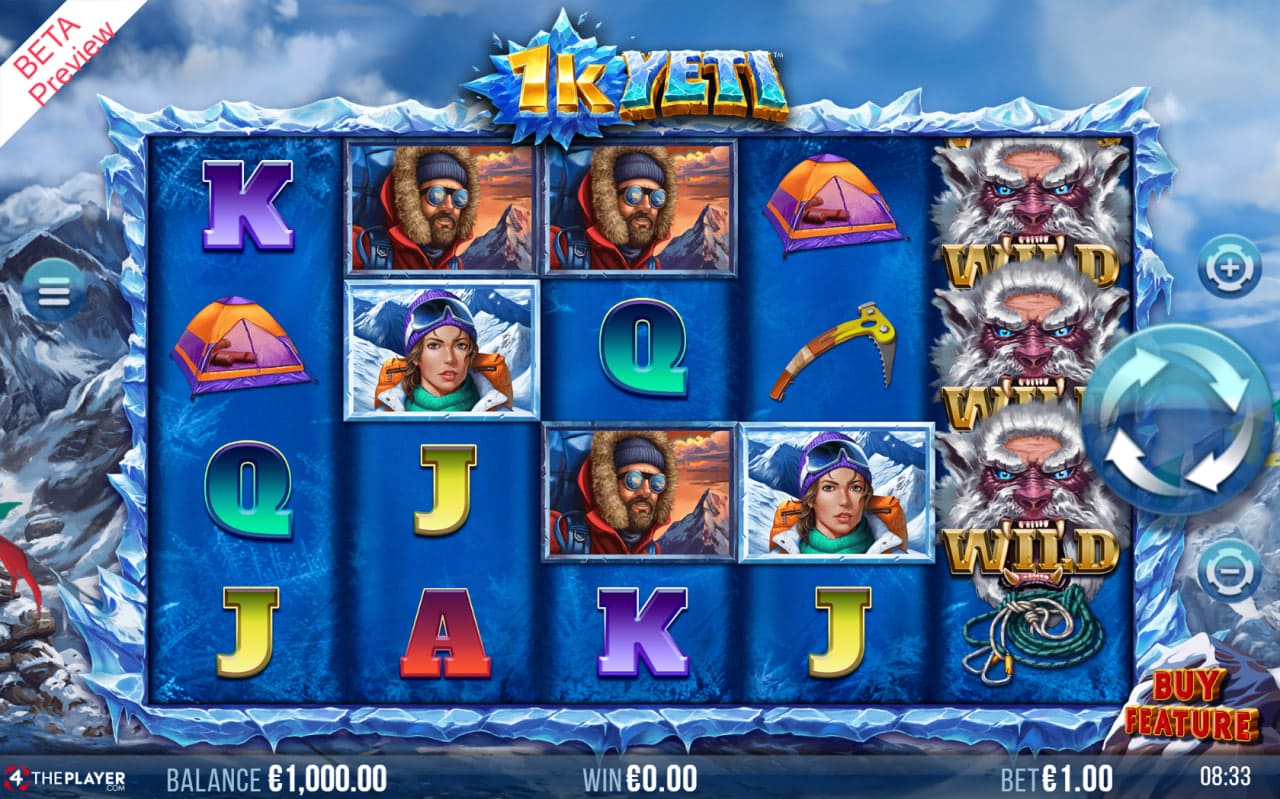This screenshot has height=799, width=1280.
Task: Open the hamburger menu
Action: (53, 290)
